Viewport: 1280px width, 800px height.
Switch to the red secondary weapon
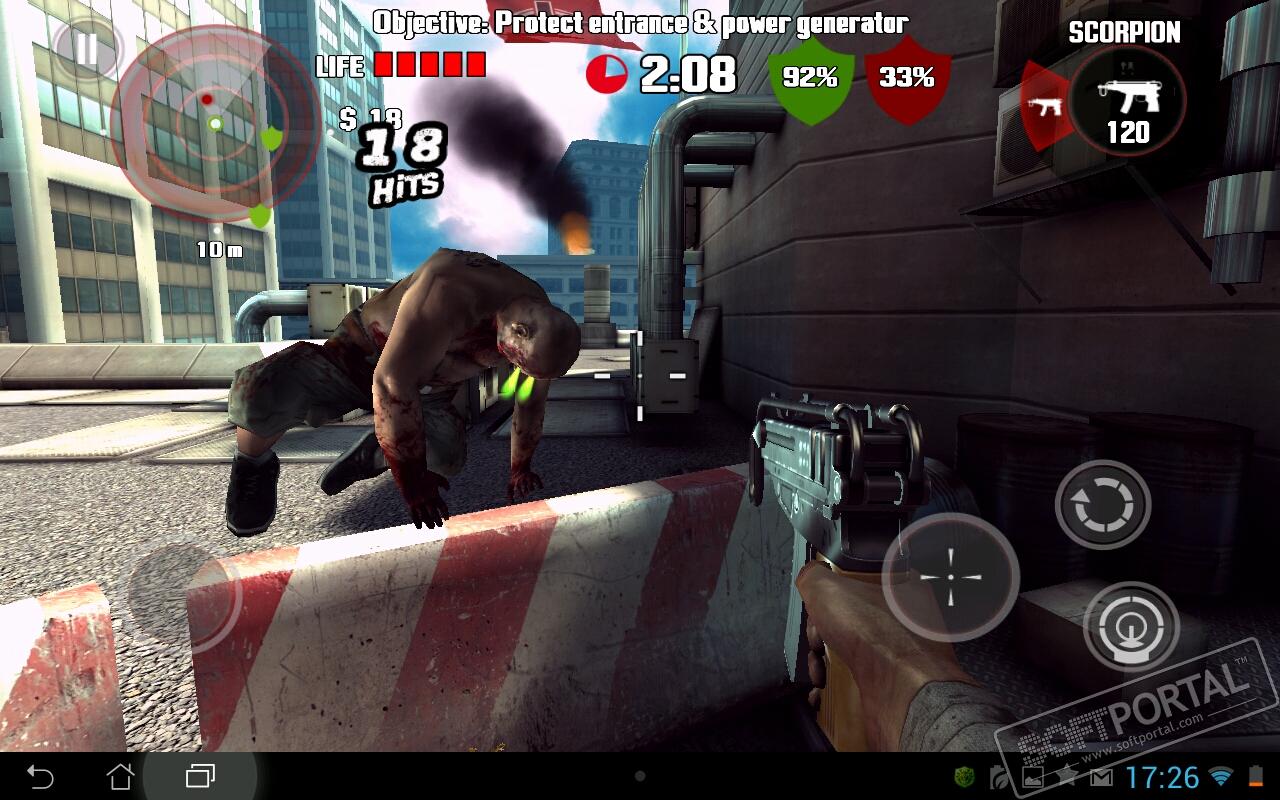click(1043, 106)
